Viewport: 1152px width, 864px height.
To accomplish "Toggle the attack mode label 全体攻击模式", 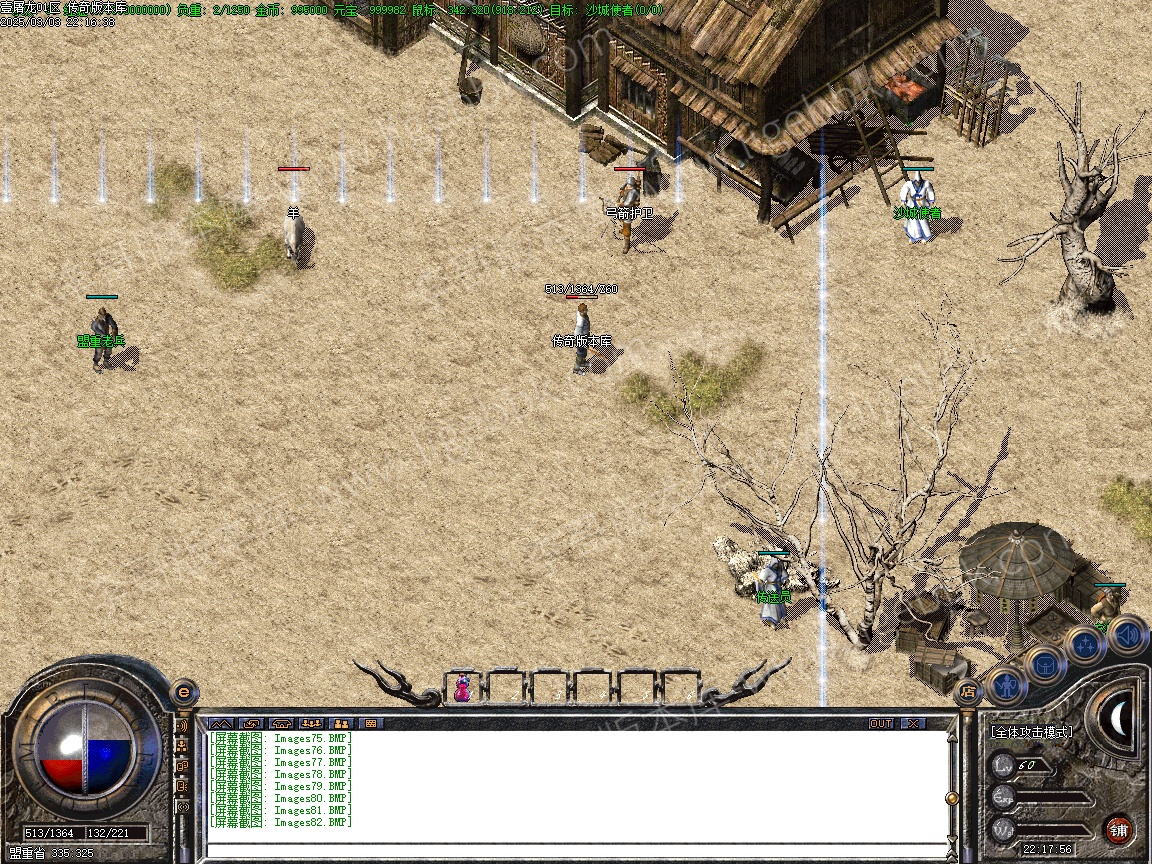I will [x=1031, y=731].
